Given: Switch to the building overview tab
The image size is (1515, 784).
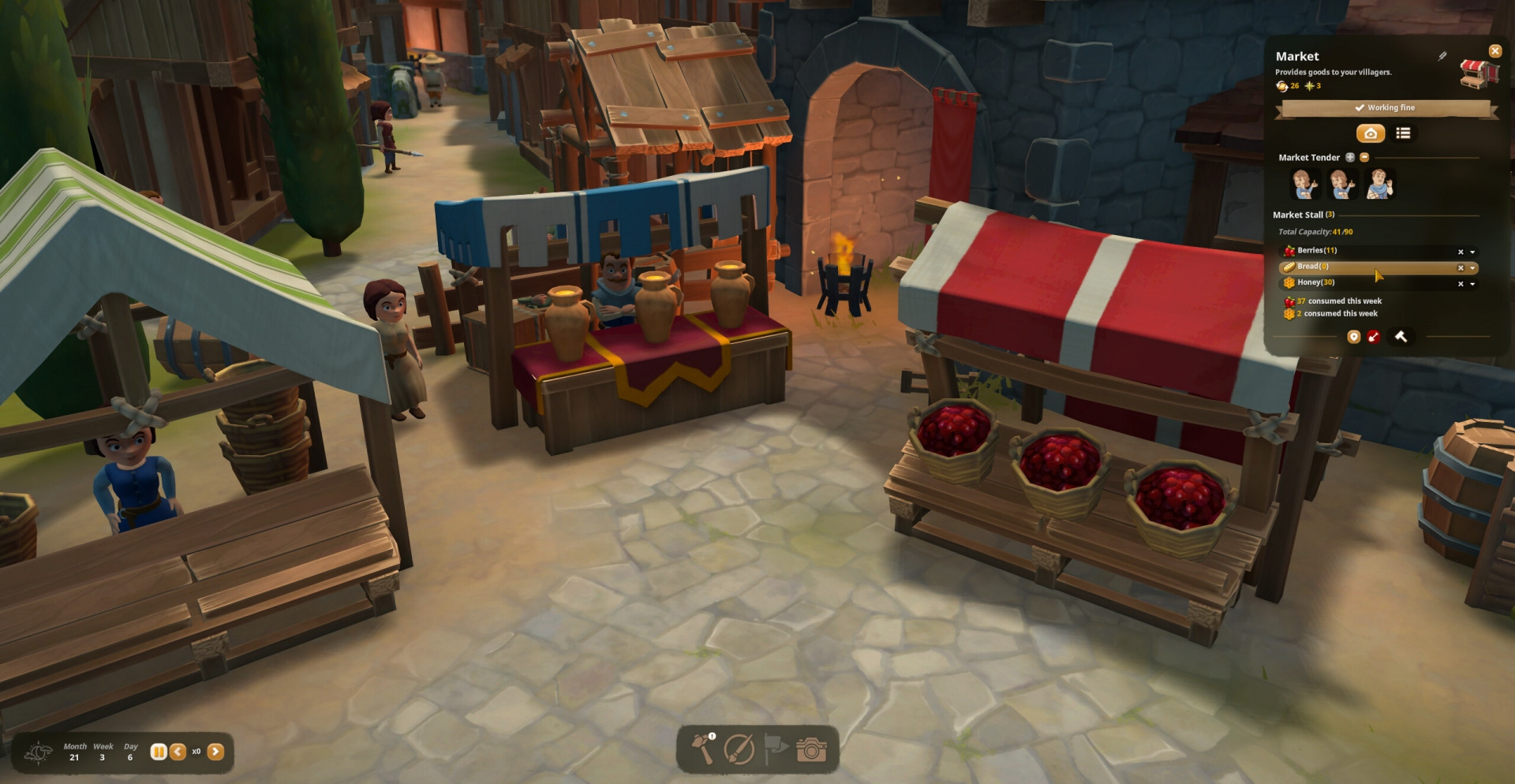Looking at the screenshot, I should click(x=1371, y=133).
